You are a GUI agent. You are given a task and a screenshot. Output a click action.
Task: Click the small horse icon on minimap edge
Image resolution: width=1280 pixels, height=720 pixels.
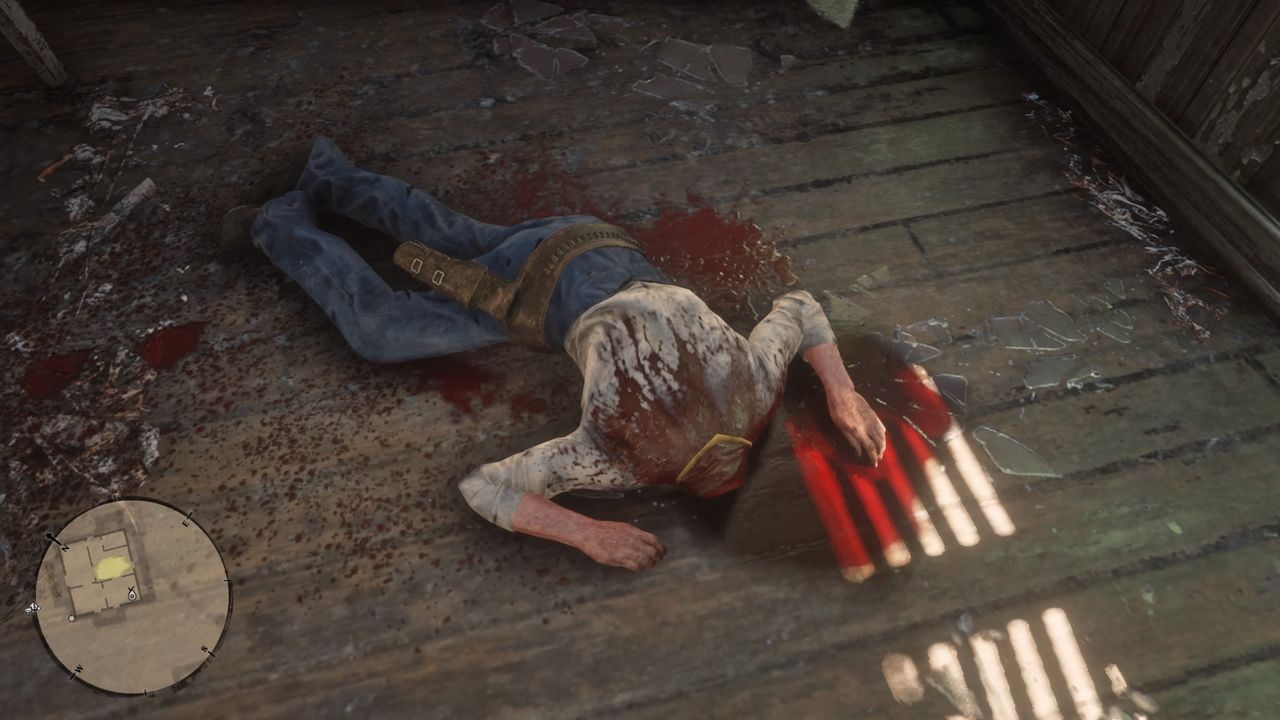pos(32,608)
